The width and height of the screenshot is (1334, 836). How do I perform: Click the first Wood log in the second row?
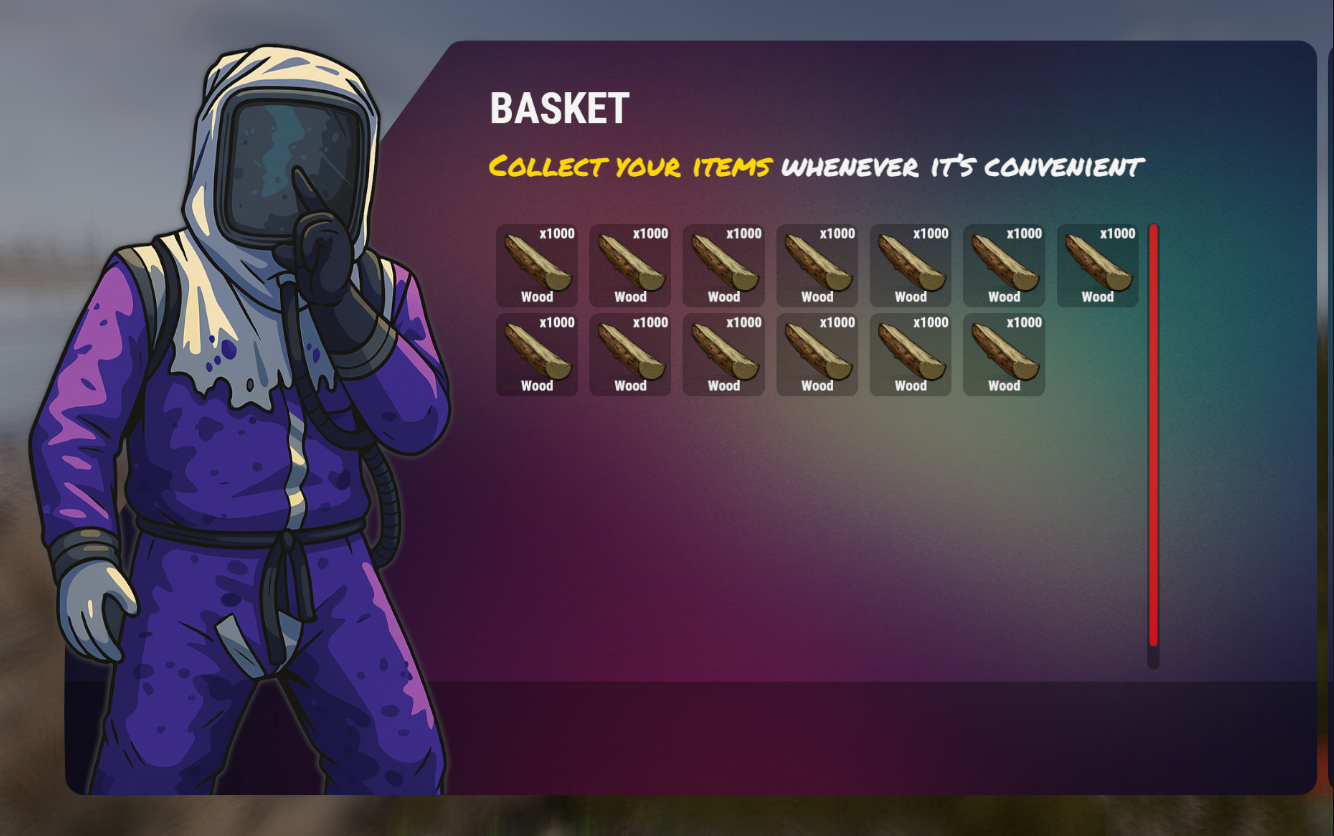(x=536, y=353)
